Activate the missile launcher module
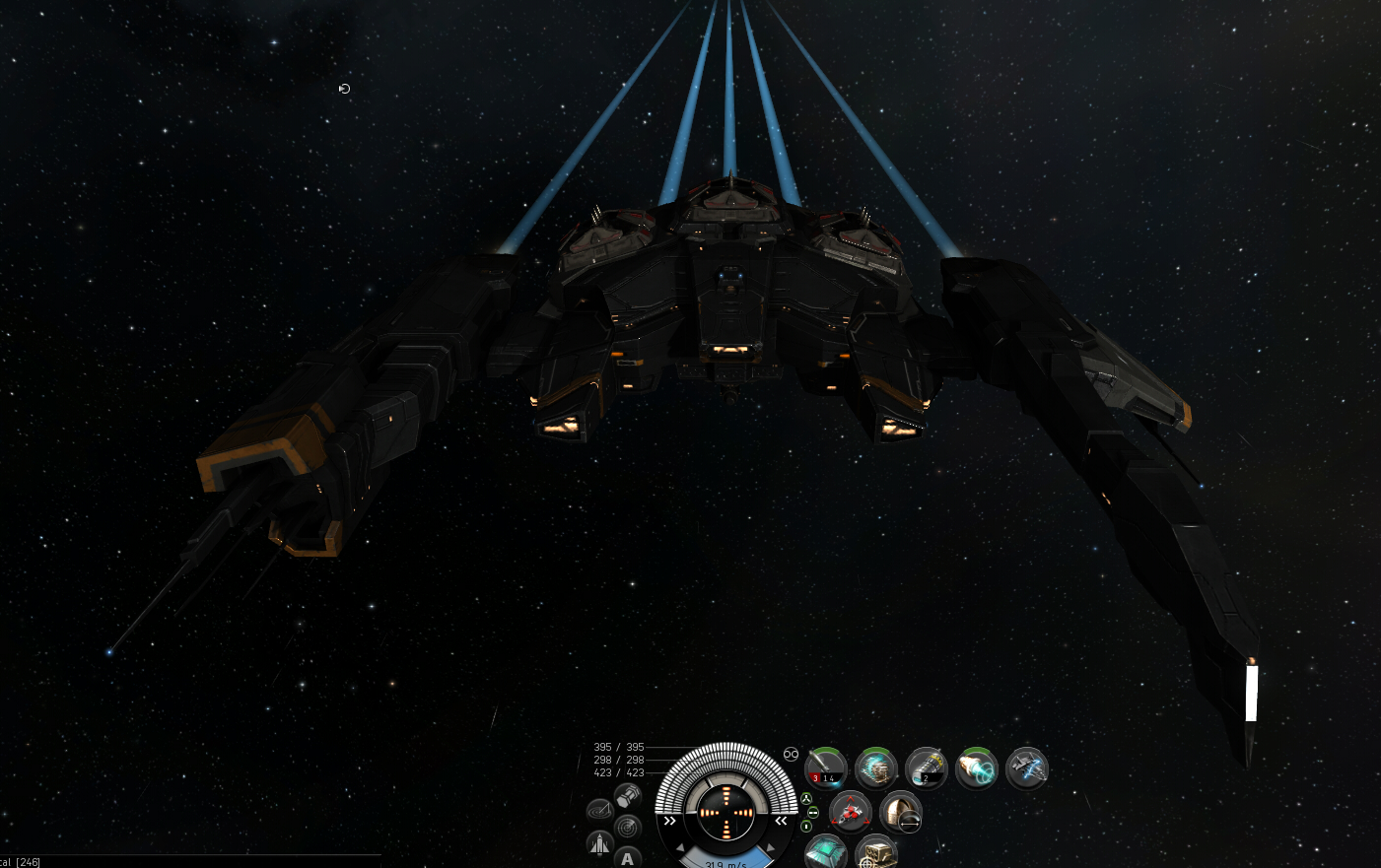1381x868 pixels. click(826, 768)
